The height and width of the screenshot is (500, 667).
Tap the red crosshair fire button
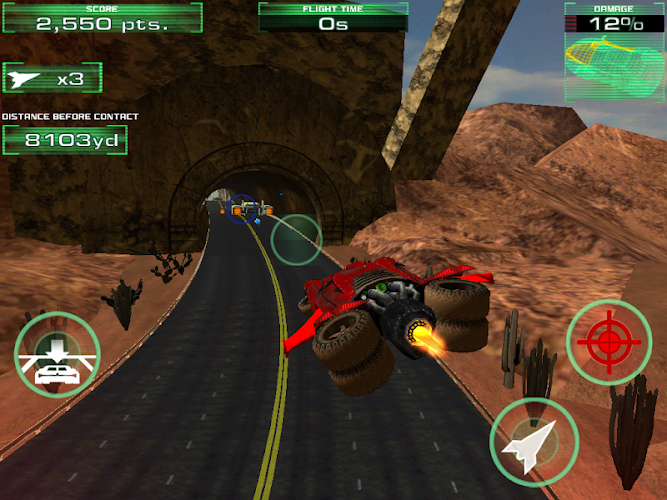click(x=610, y=343)
